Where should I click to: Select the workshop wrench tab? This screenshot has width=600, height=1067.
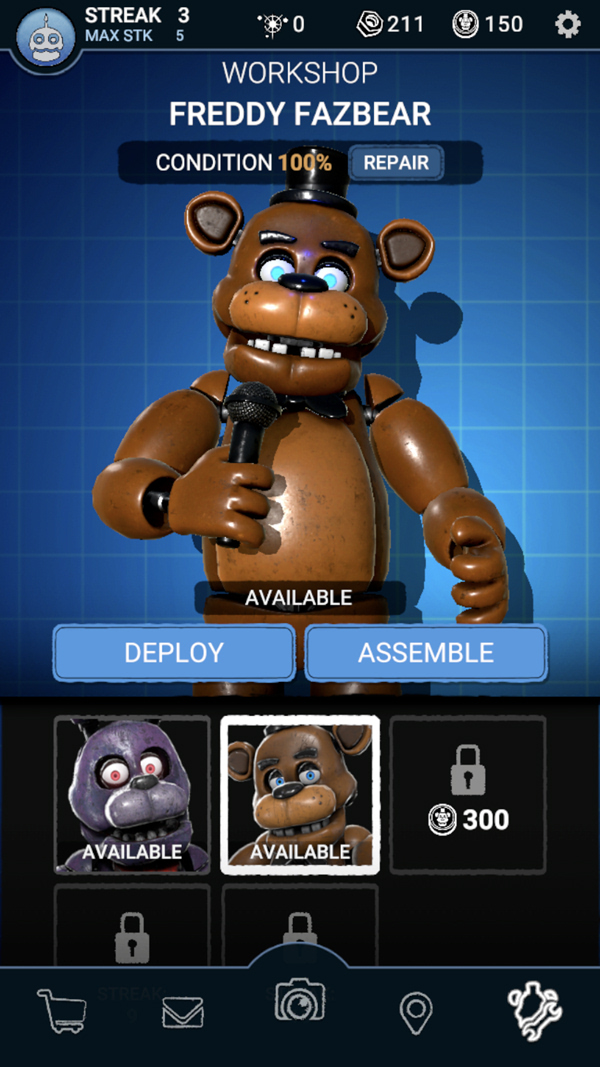pyautogui.click(x=535, y=1011)
